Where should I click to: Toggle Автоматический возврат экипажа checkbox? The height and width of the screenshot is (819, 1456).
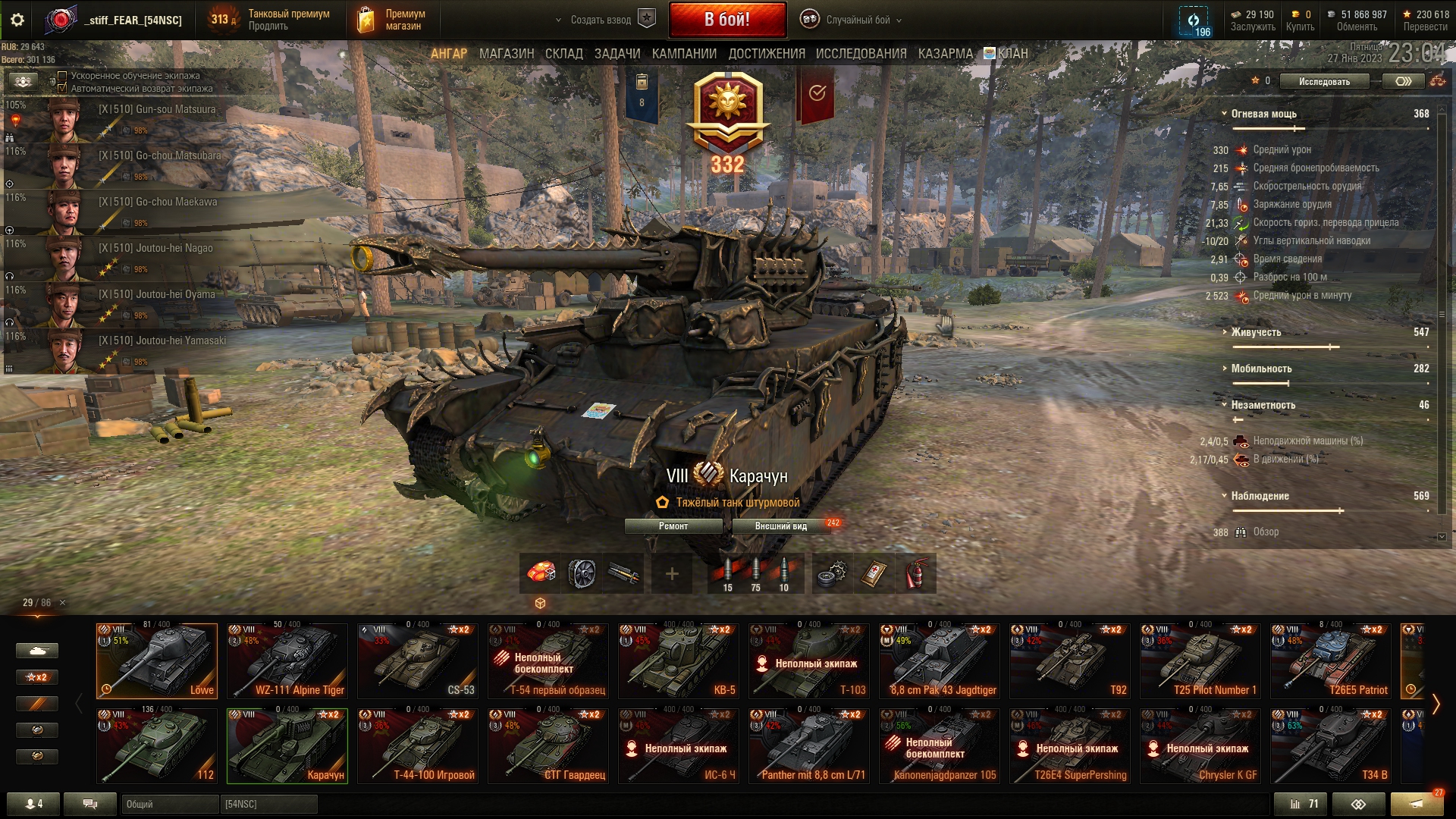63,88
